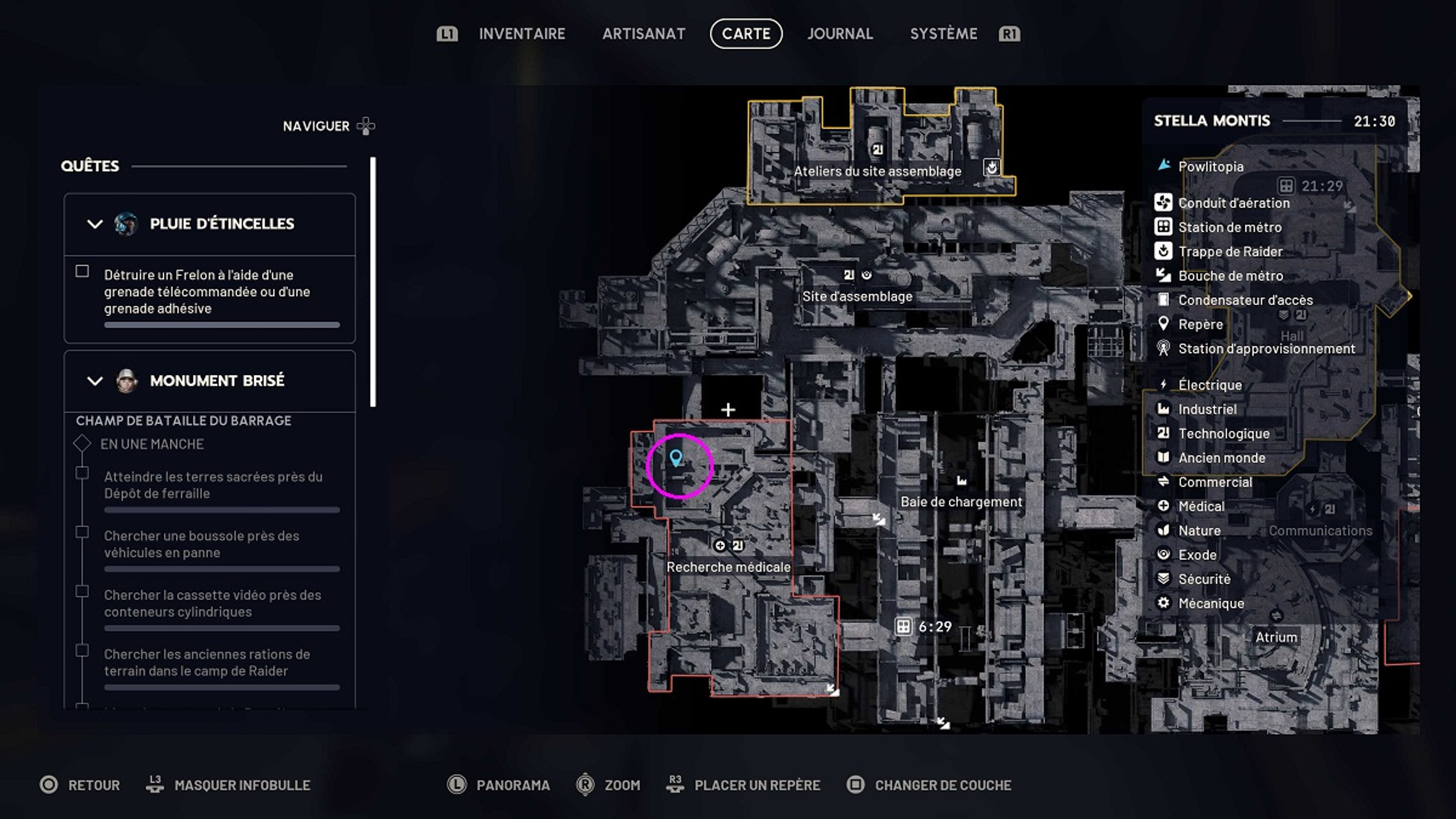1456x819 pixels.
Task: Click the Trappe de Raider legend icon
Action: tap(1164, 251)
